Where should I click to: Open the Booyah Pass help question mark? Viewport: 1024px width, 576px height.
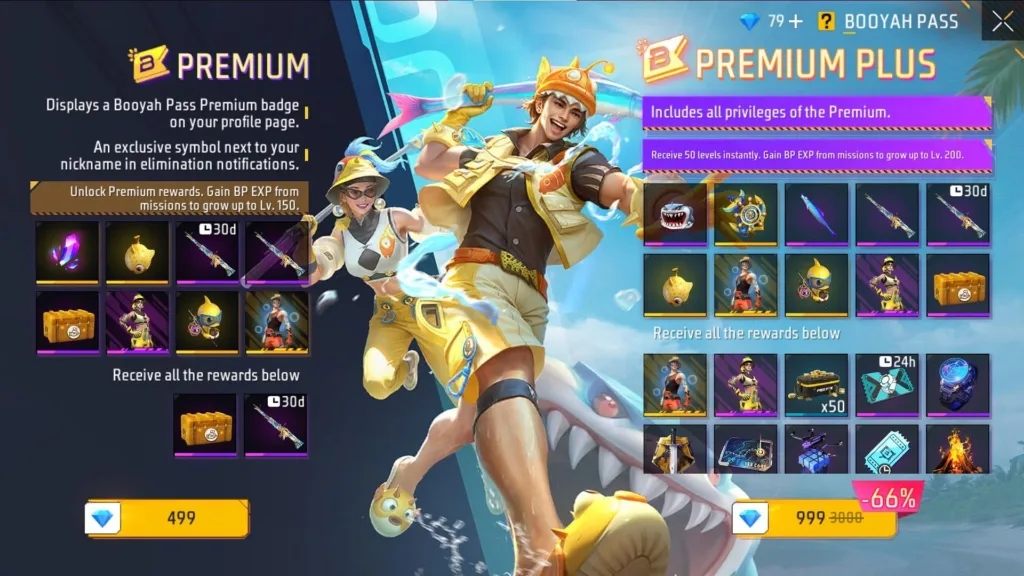click(826, 21)
